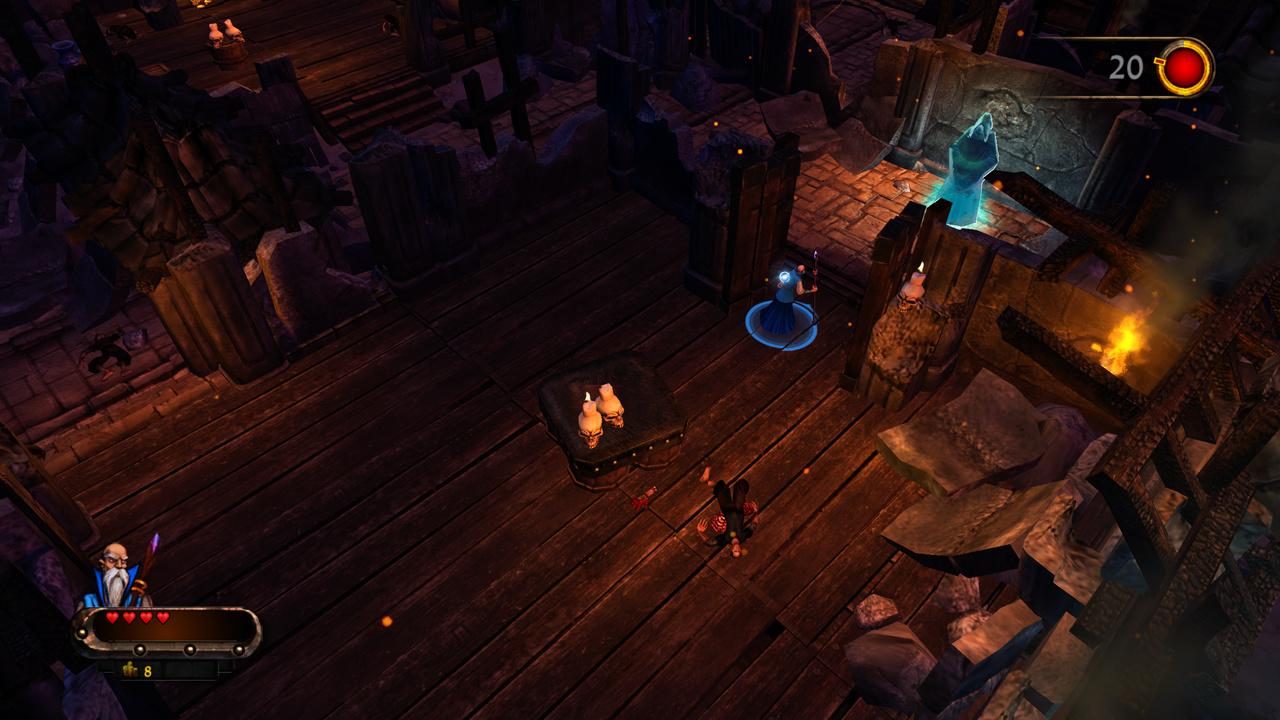
Task: Click the rivet stud on the left of the HUD frame
Action: tap(83, 632)
